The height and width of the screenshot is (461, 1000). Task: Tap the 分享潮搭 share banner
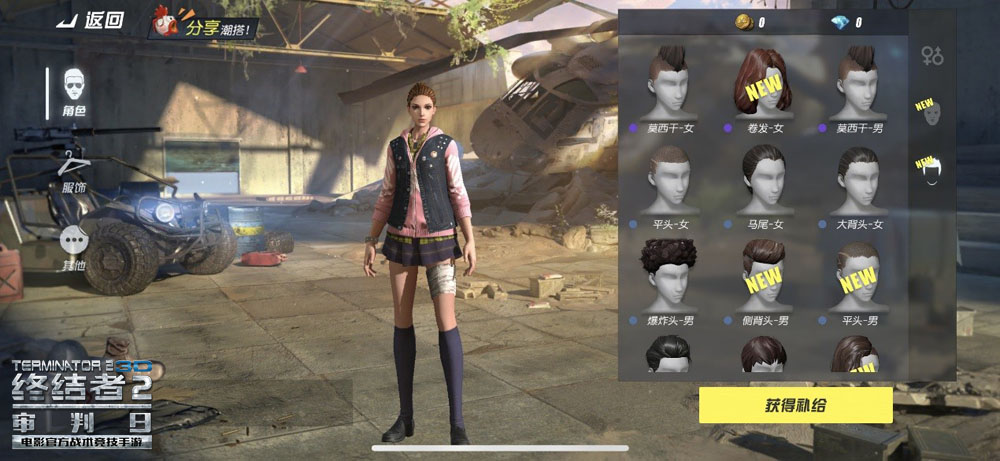[x=205, y=22]
